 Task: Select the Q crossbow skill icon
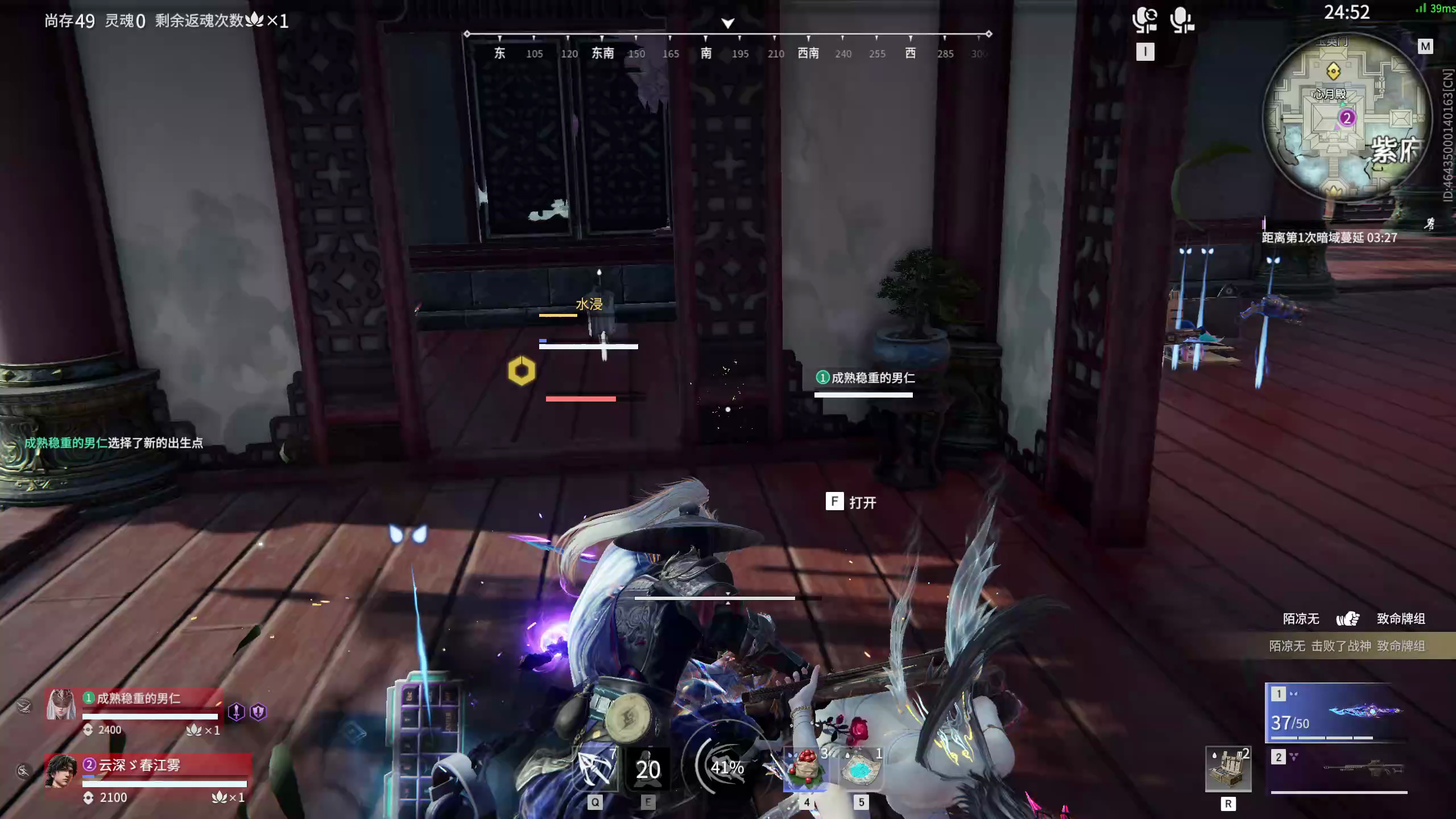tap(595, 769)
